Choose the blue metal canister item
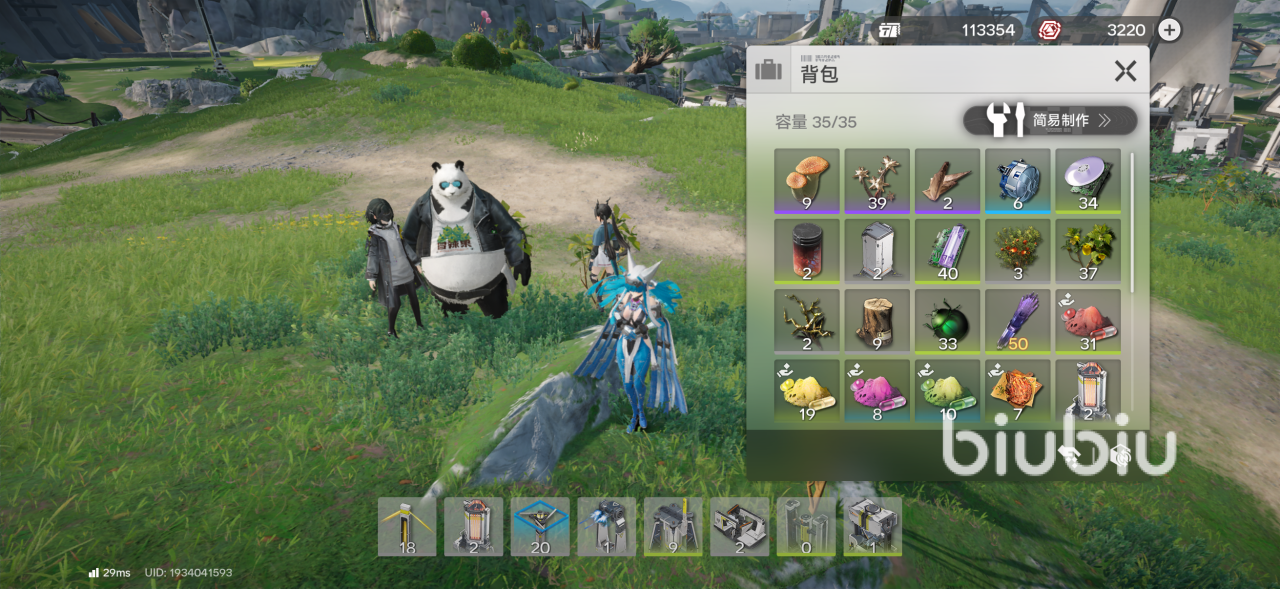This screenshot has height=589, width=1280. coord(1017,181)
